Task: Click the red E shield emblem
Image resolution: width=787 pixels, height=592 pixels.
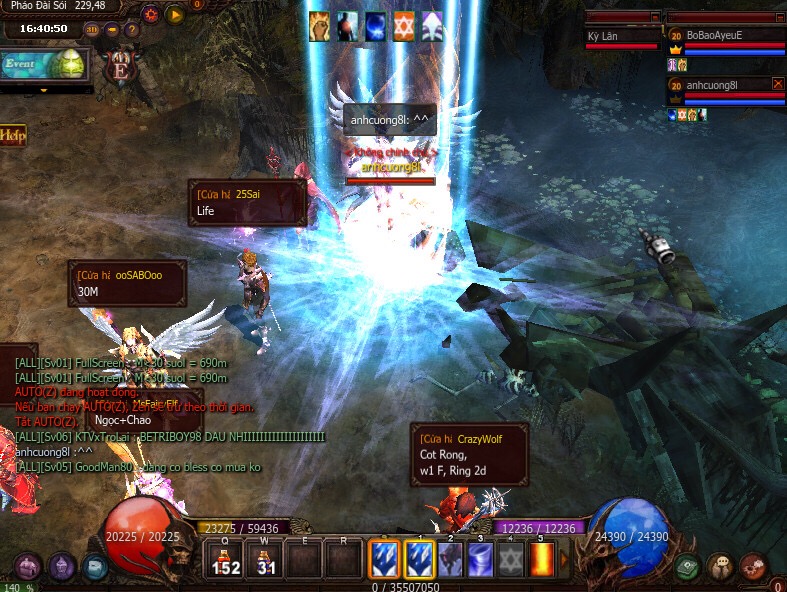Action: tap(122, 71)
